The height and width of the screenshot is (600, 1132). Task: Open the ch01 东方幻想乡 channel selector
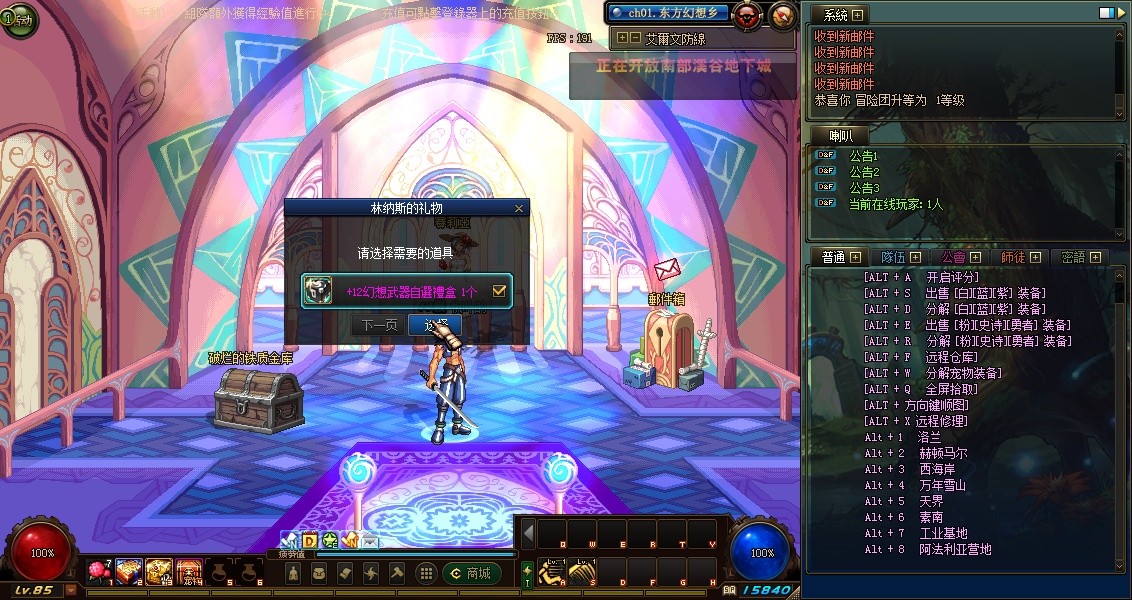pos(668,13)
